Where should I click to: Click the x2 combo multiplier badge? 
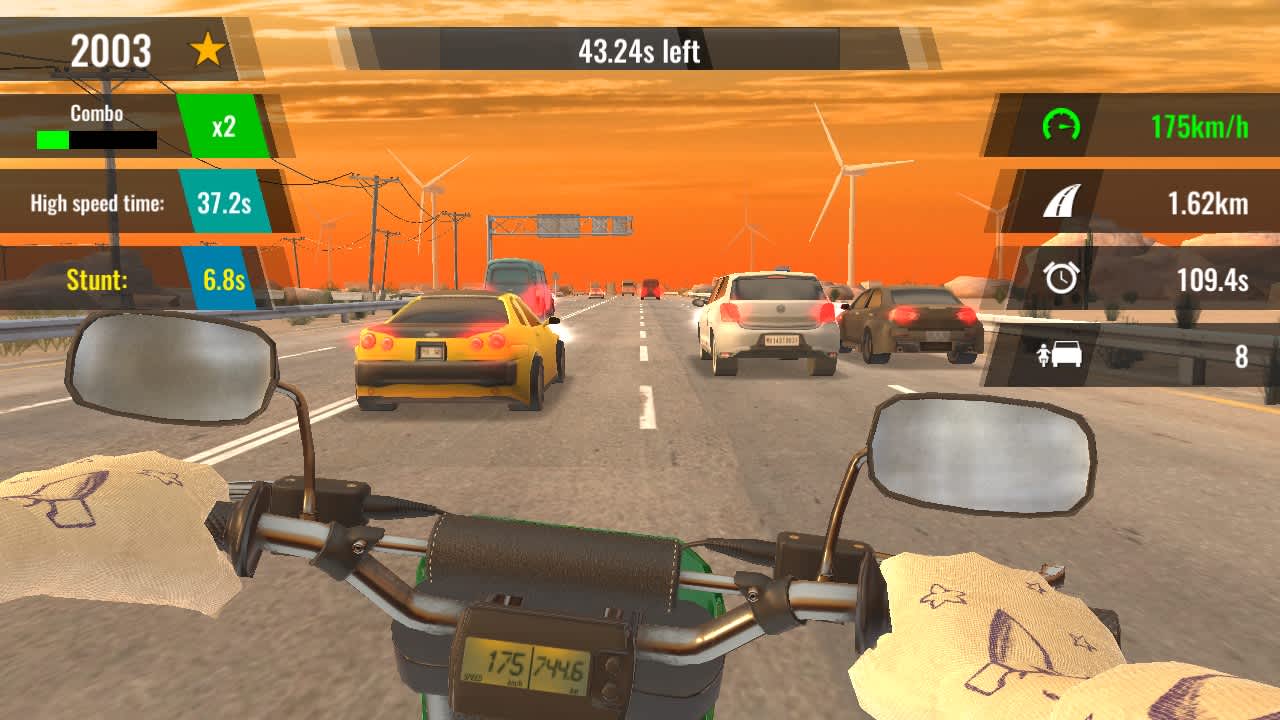pyautogui.click(x=222, y=125)
